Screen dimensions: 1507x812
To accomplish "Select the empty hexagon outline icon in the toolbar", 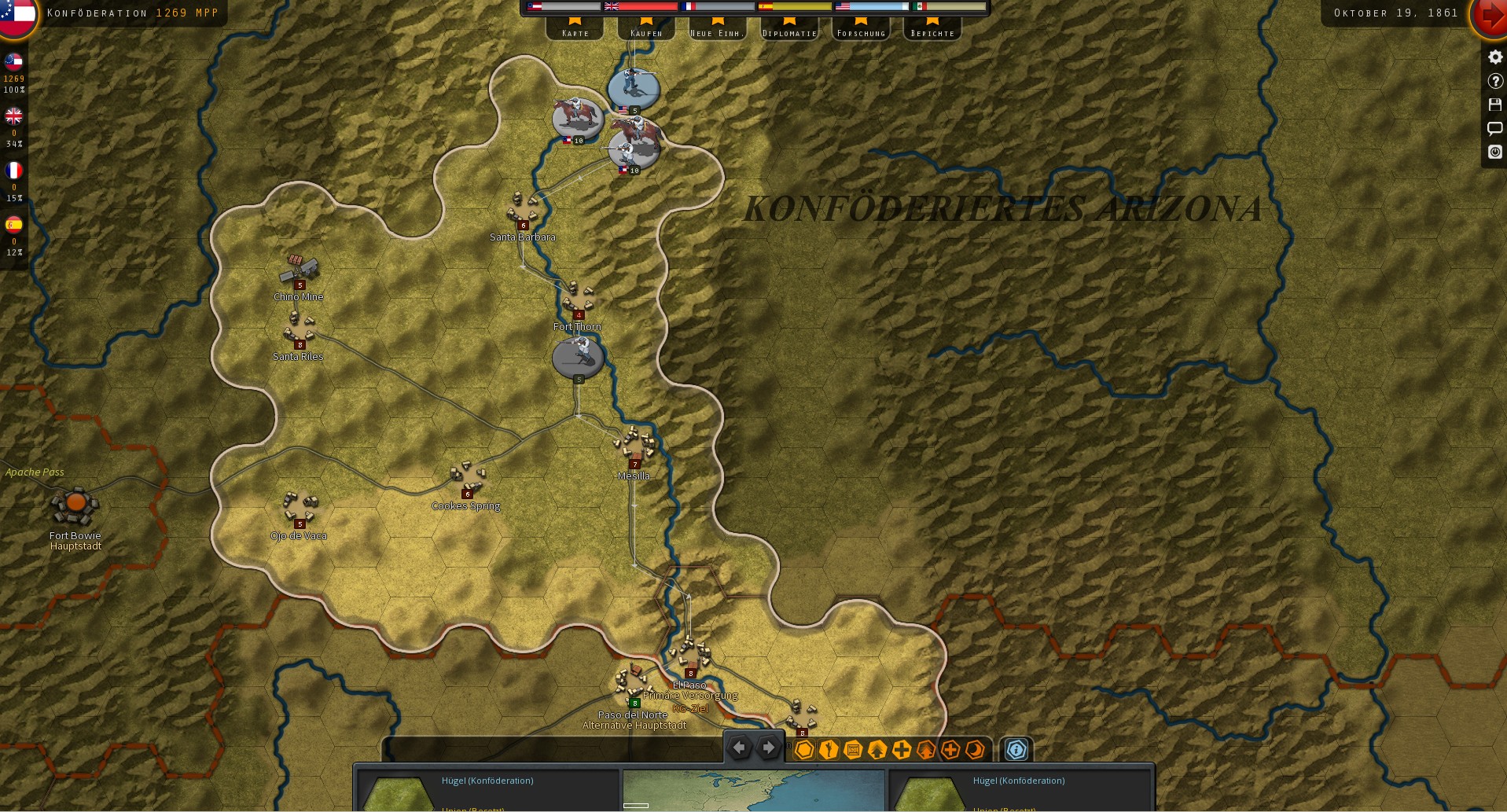I will [803, 749].
